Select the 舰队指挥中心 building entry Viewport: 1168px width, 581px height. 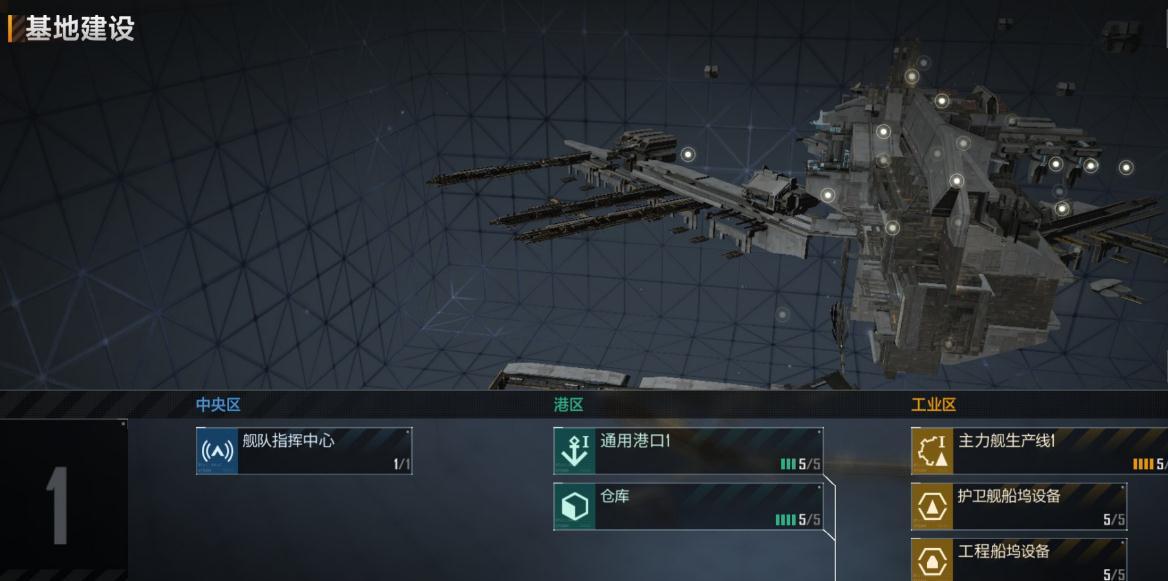pyautogui.click(x=304, y=451)
